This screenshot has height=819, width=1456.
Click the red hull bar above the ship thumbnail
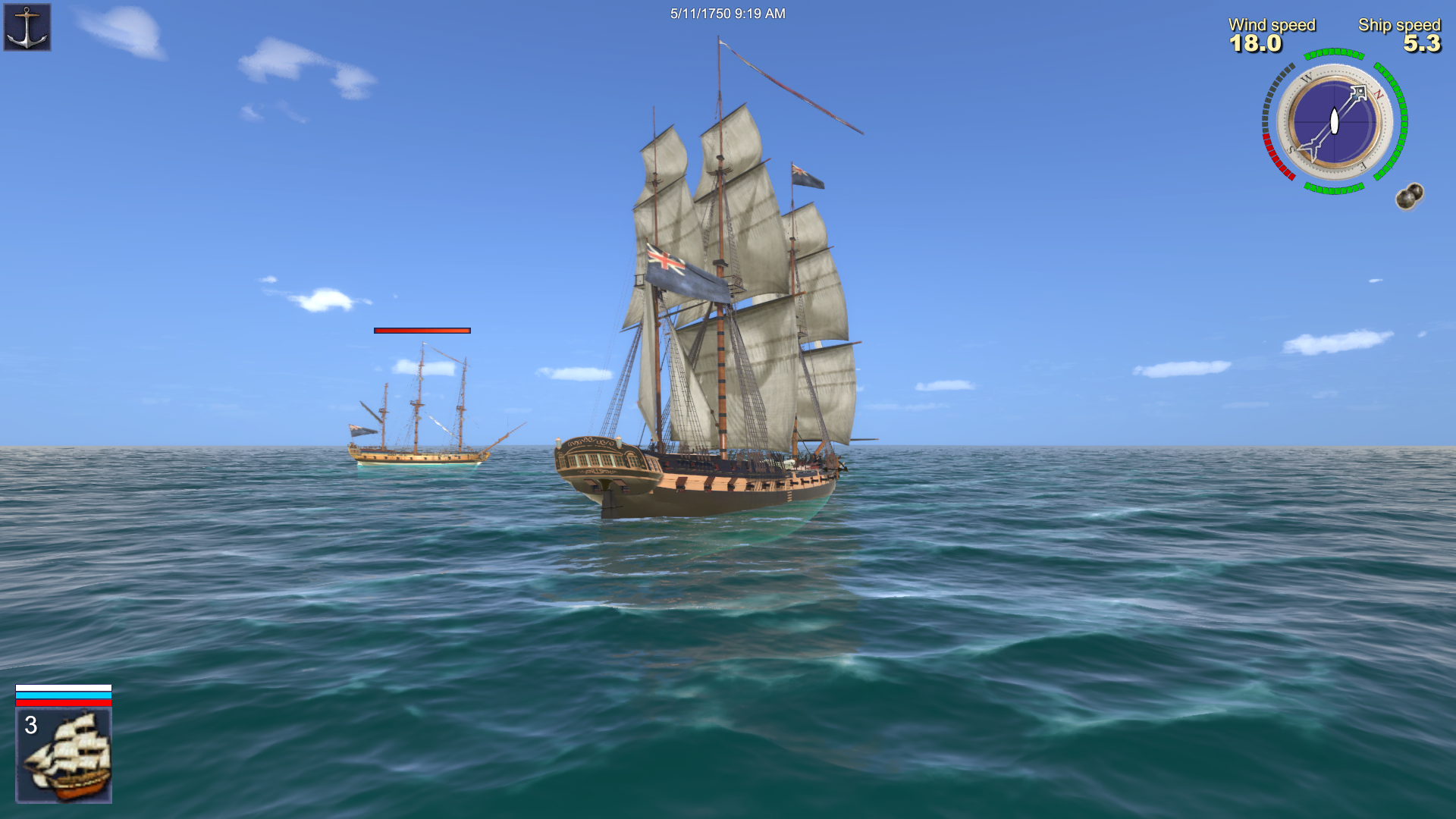click(x=63, y=703)
